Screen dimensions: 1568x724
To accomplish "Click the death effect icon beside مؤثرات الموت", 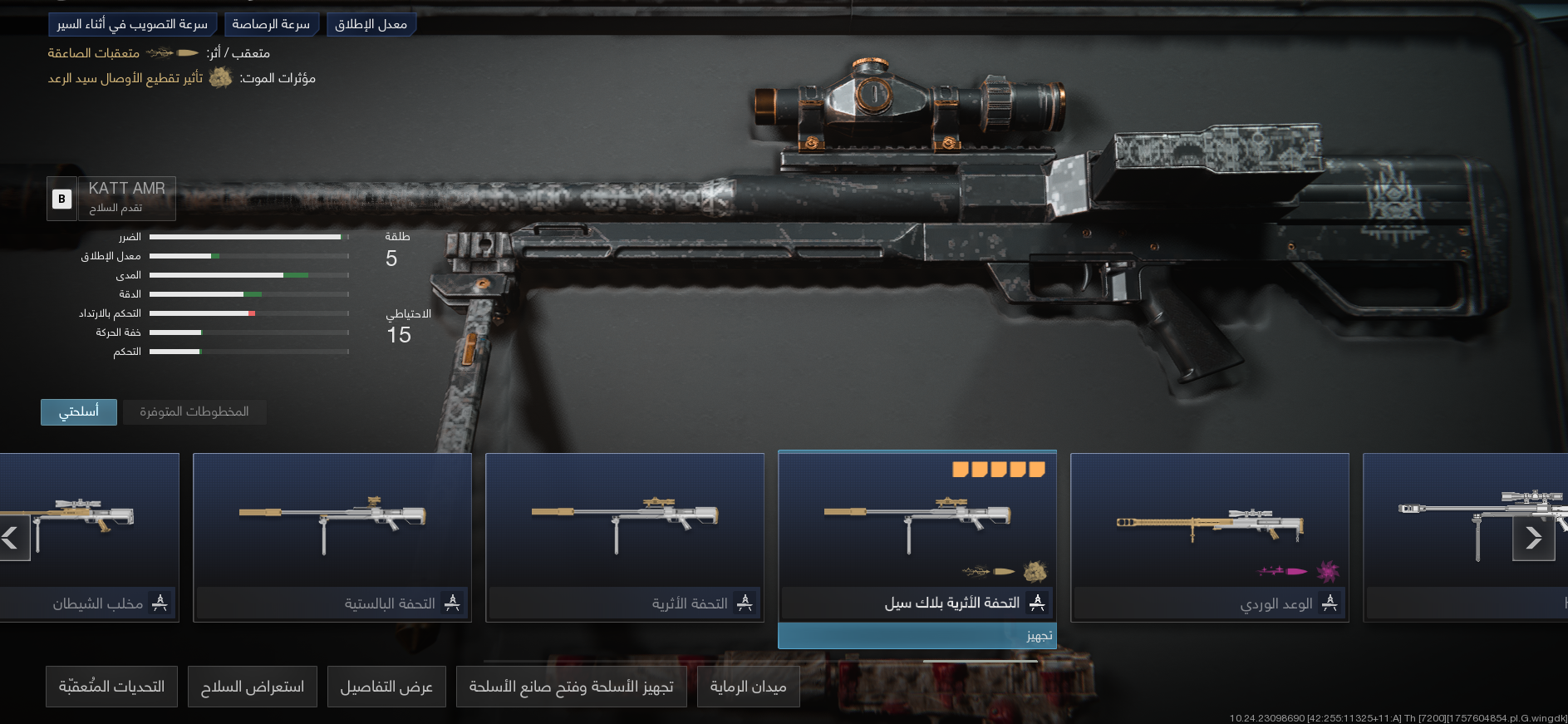I will pyautogui.click(x=220, y=78).
